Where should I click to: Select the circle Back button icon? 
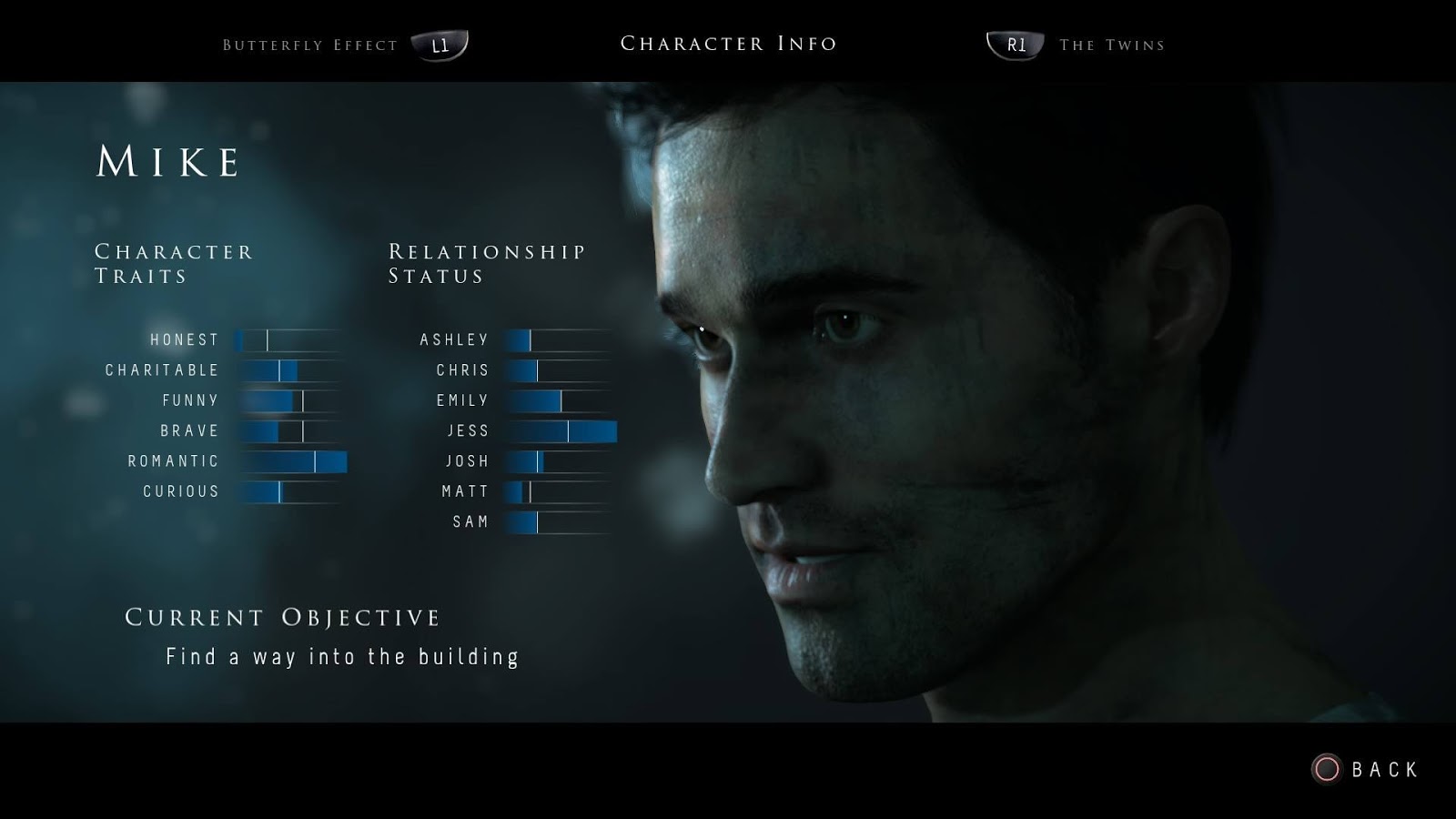tap(1328, 769)
